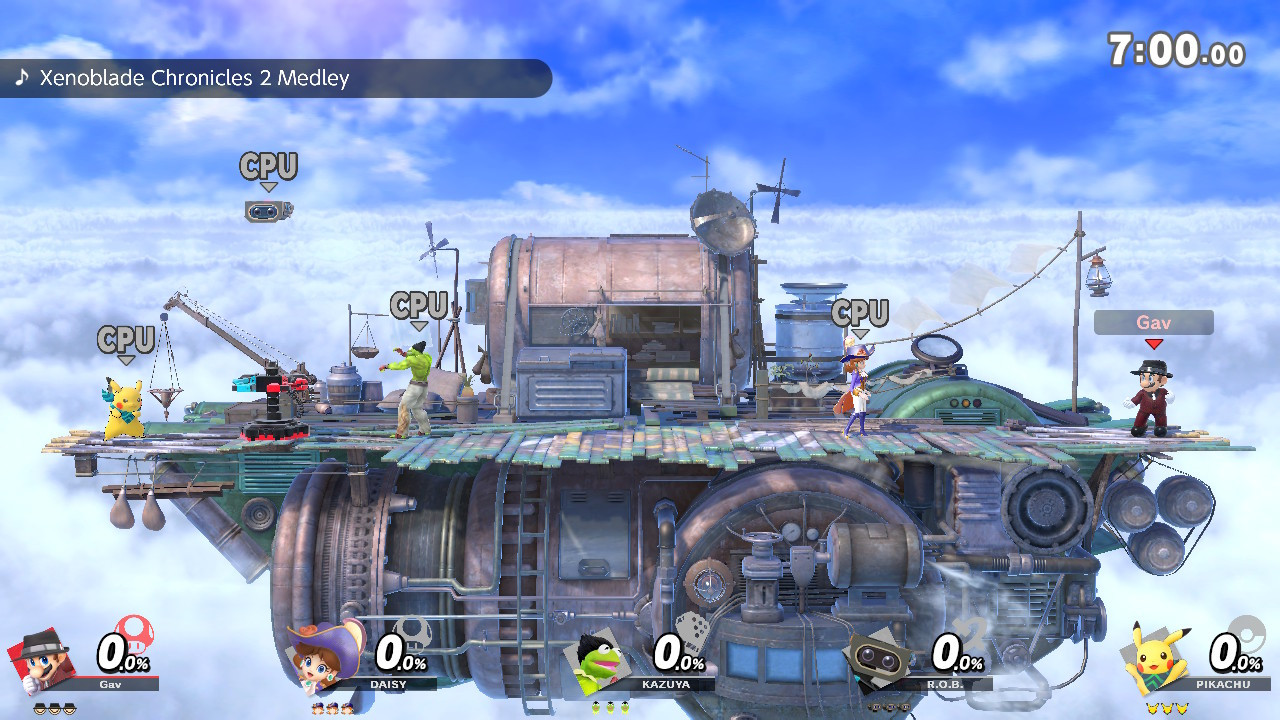Click a Mario stock icon under Gav's name
This screenshot has height=720, width=1280.
[x=38, y=707]
